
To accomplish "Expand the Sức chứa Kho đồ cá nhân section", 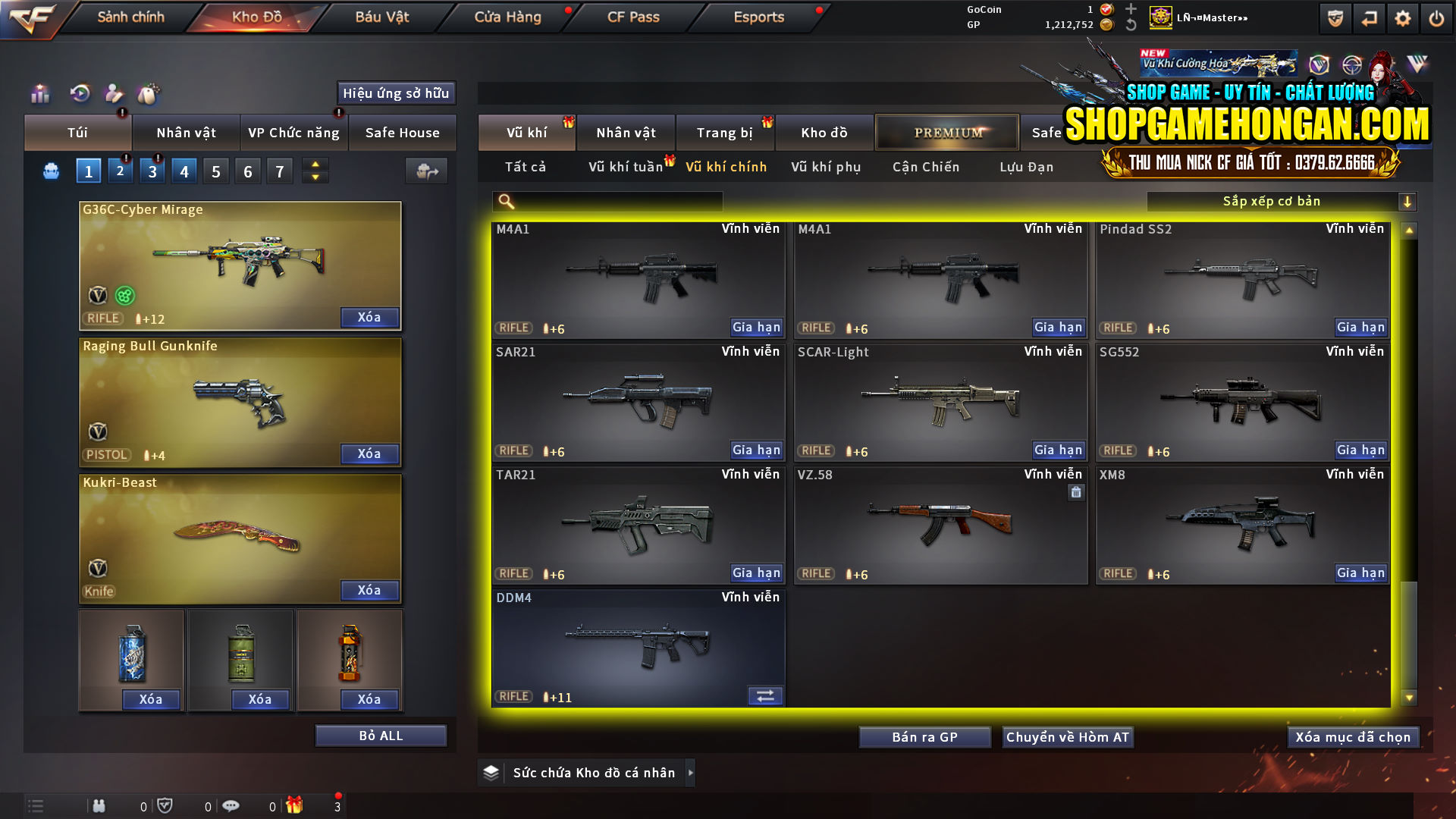I will (586, 773).
